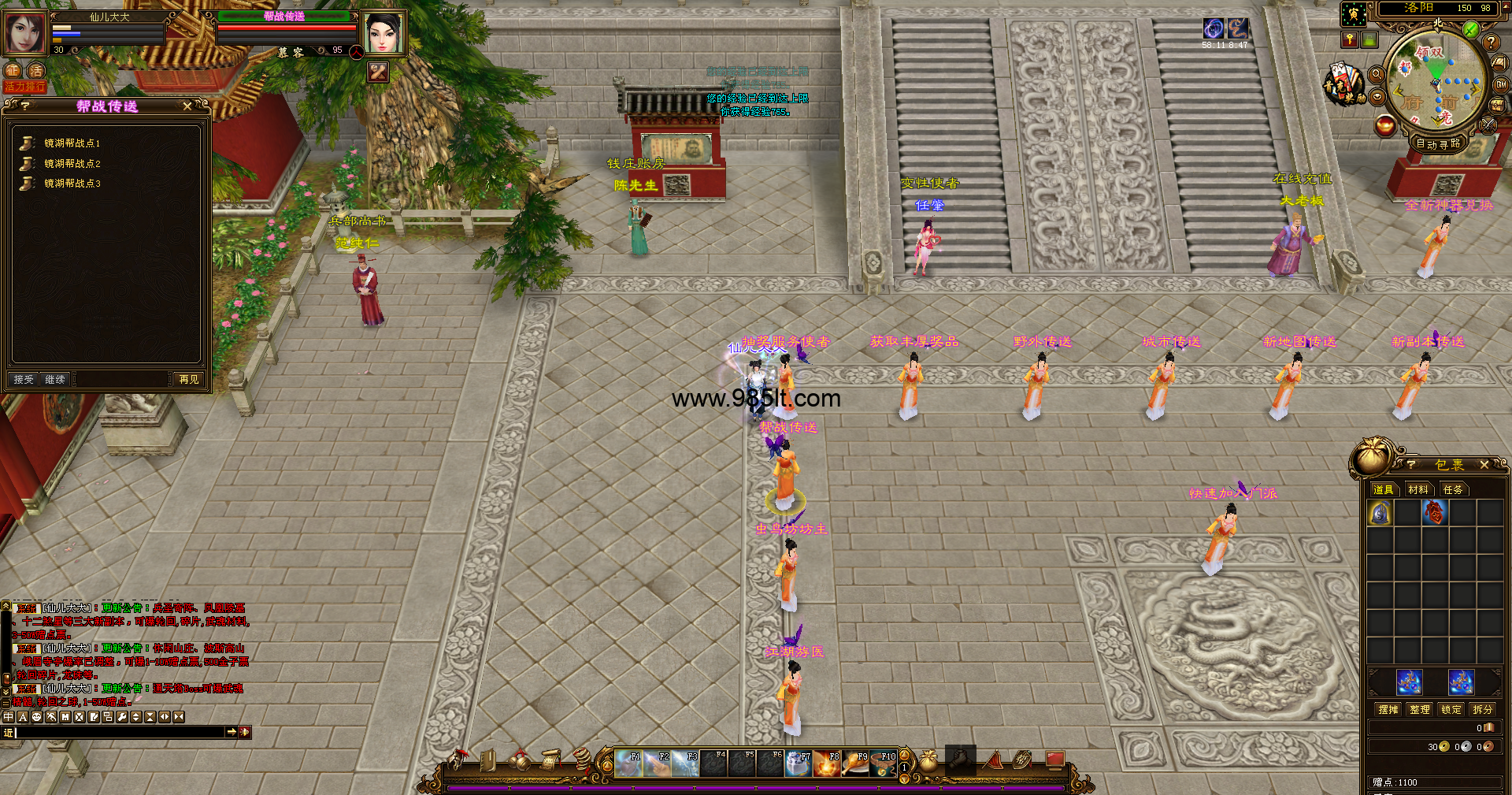Screen dimensions: 1512x795
Task: Click the magnifier icon left of minimap
Action: (x=1377, y=74)
